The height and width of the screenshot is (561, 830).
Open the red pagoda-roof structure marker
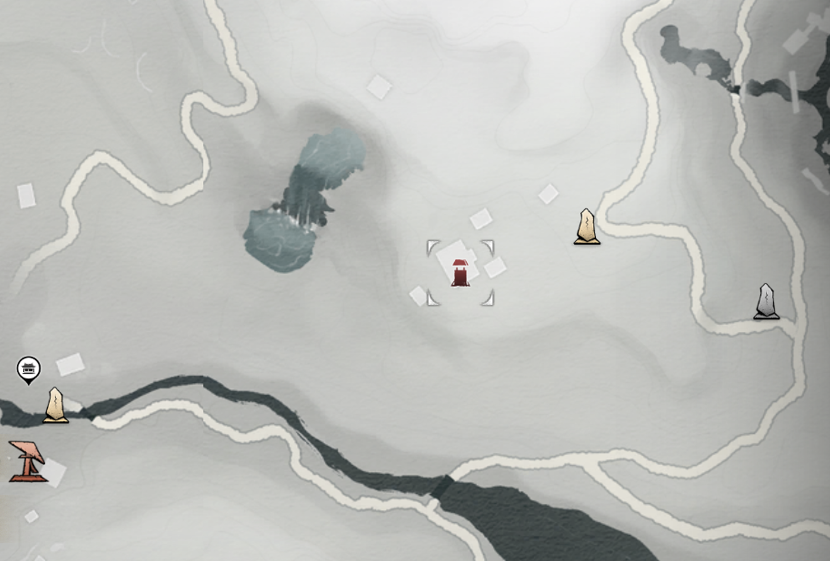coord(27,461)
